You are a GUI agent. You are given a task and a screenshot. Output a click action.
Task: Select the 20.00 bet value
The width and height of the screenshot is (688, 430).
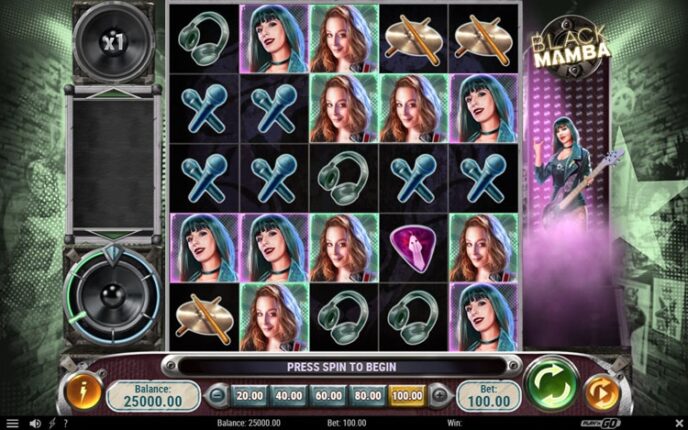249,396
